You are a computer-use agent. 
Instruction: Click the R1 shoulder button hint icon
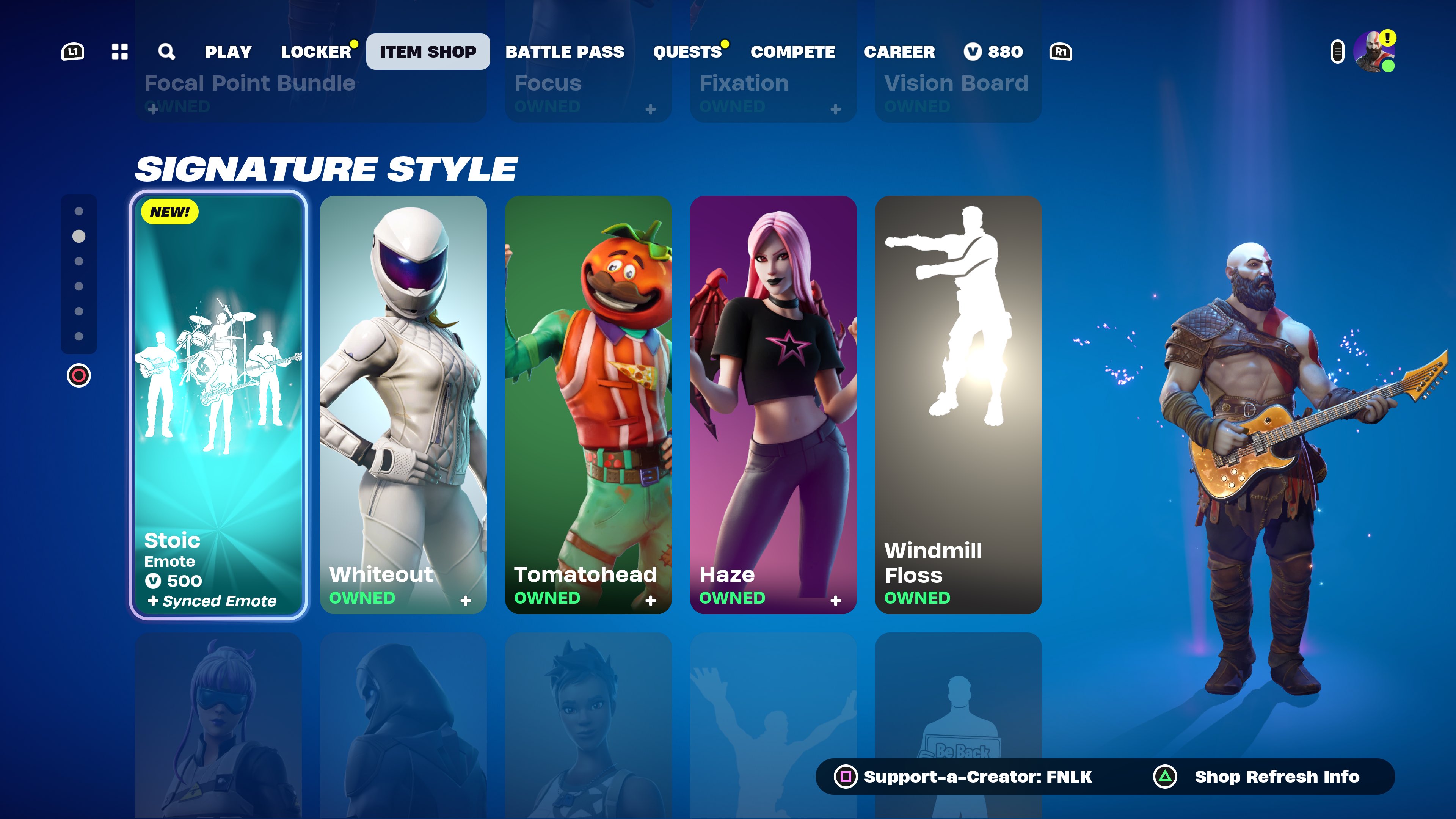(x=1062, y=52)
